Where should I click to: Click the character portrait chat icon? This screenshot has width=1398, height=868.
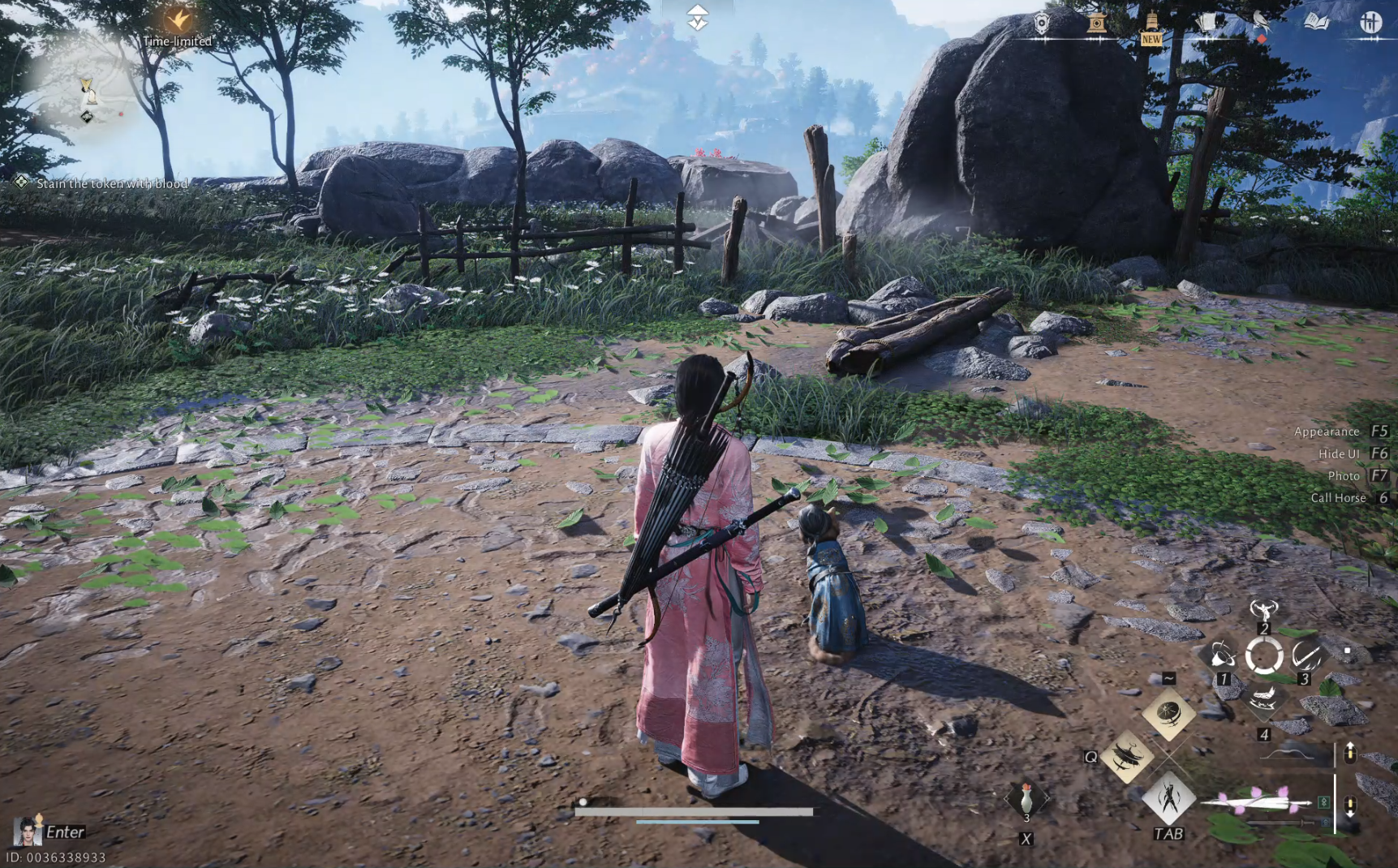coord(27,831)
